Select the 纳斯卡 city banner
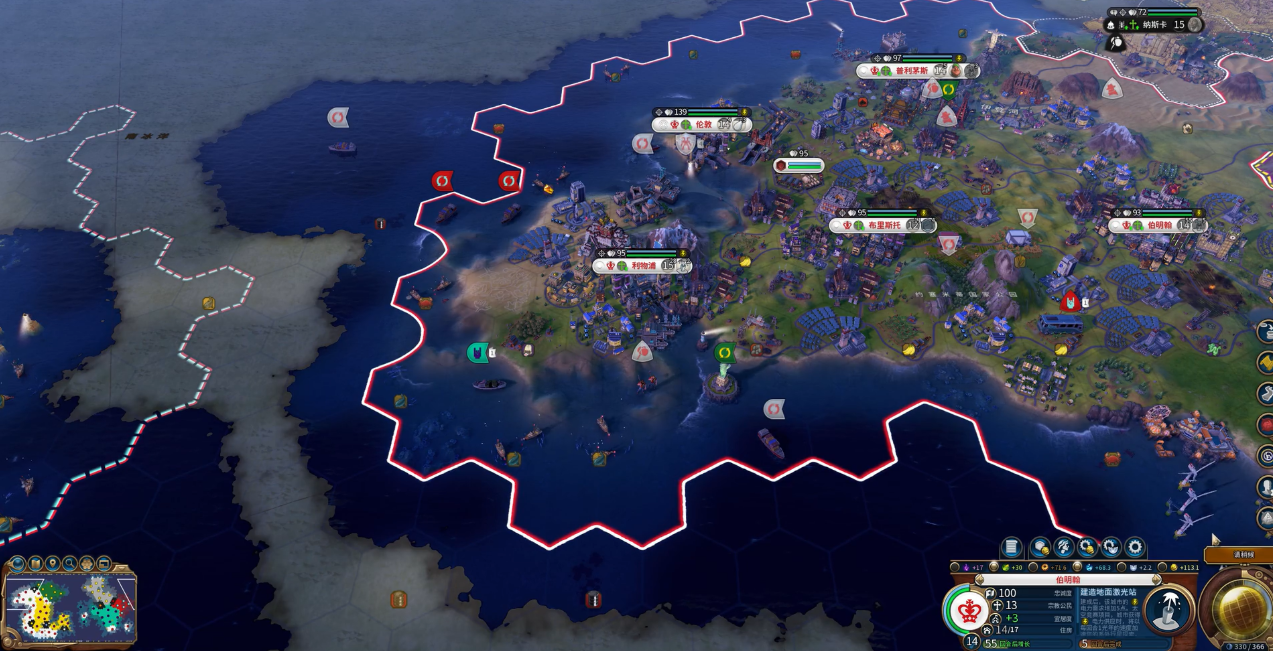Image resolution: width=1273 pixels, height=651 pixels. click(x=1155, y=25)
